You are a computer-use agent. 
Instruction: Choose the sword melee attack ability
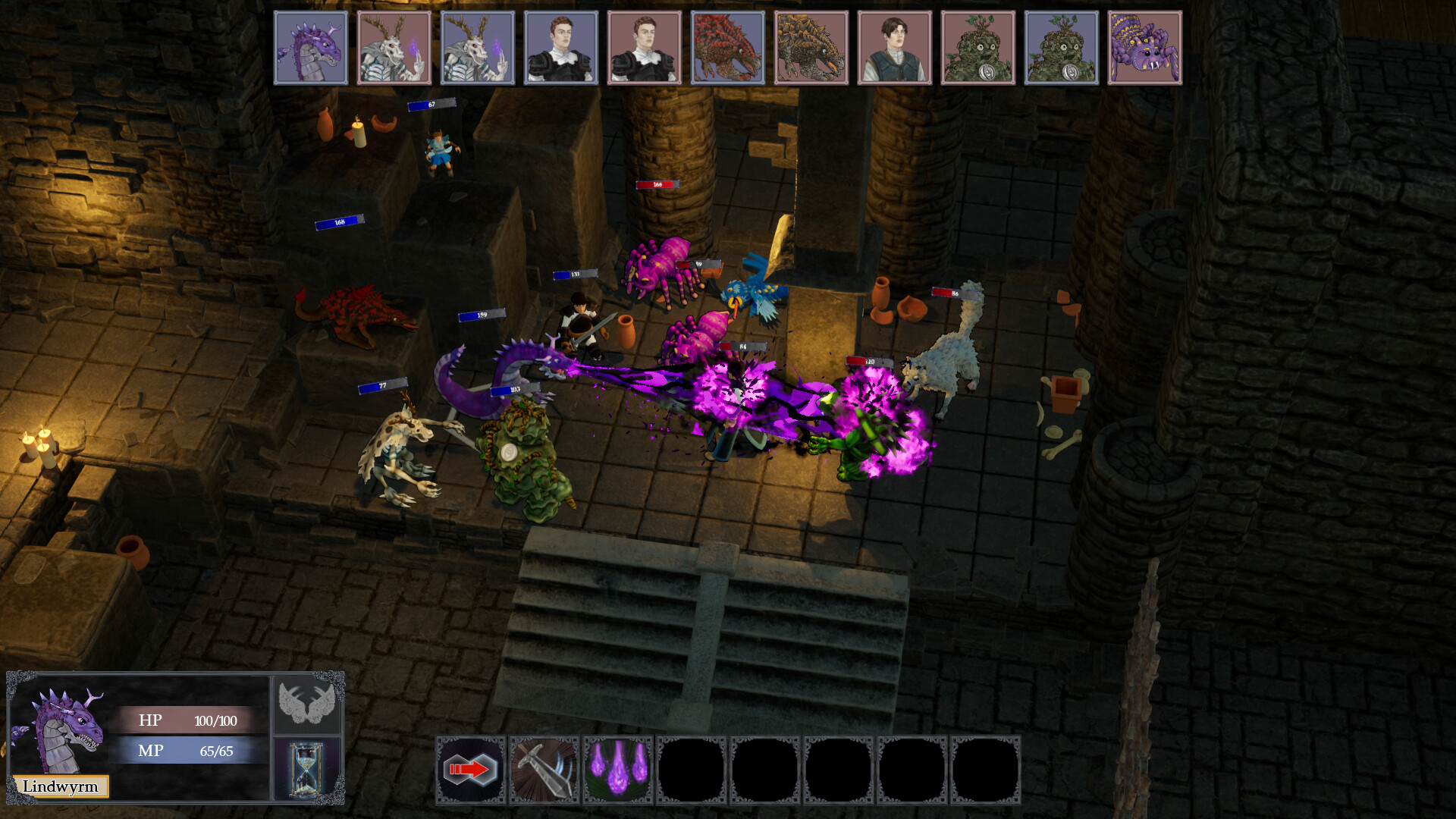click(544, 769)
